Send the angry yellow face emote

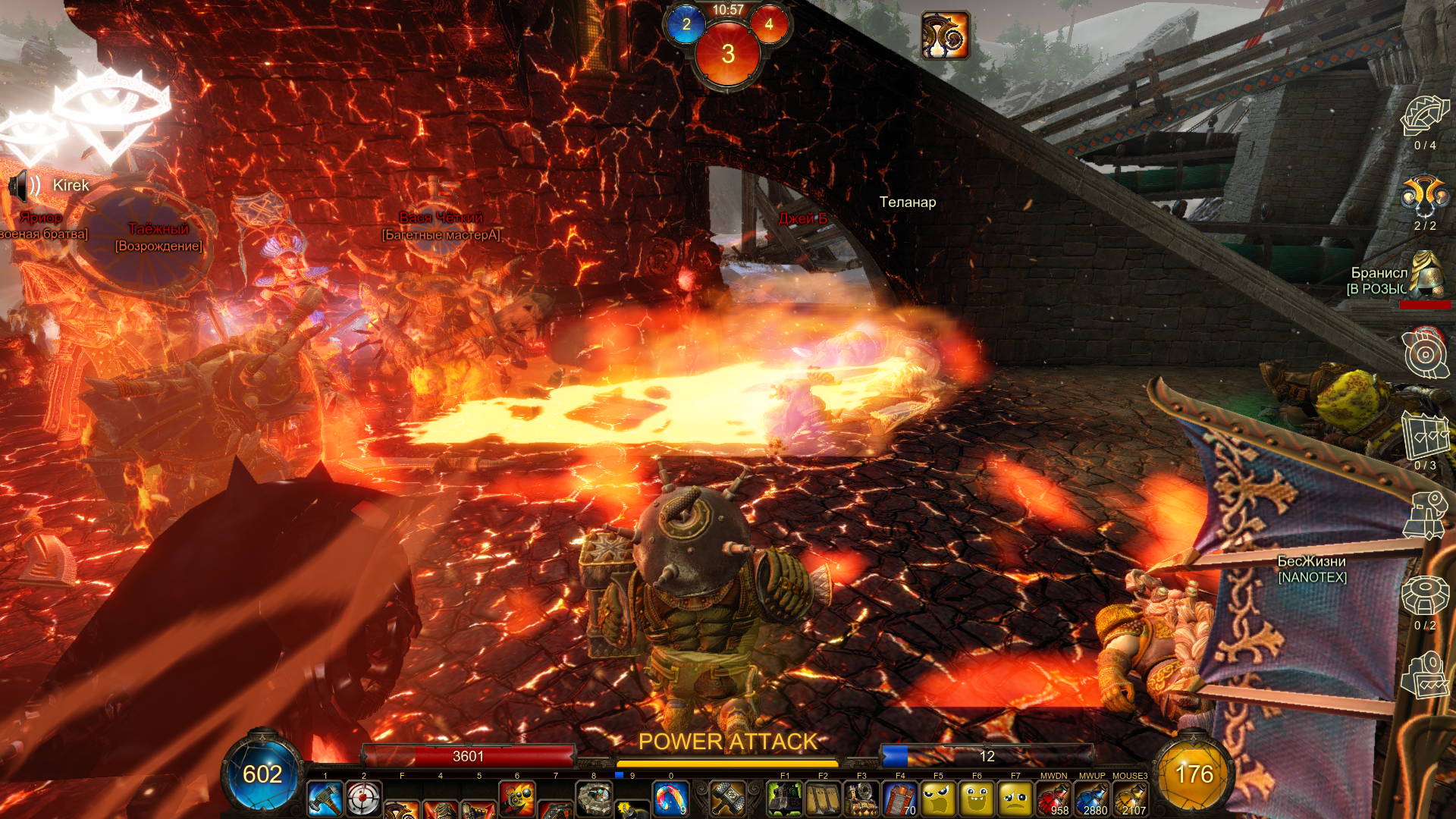938,799
